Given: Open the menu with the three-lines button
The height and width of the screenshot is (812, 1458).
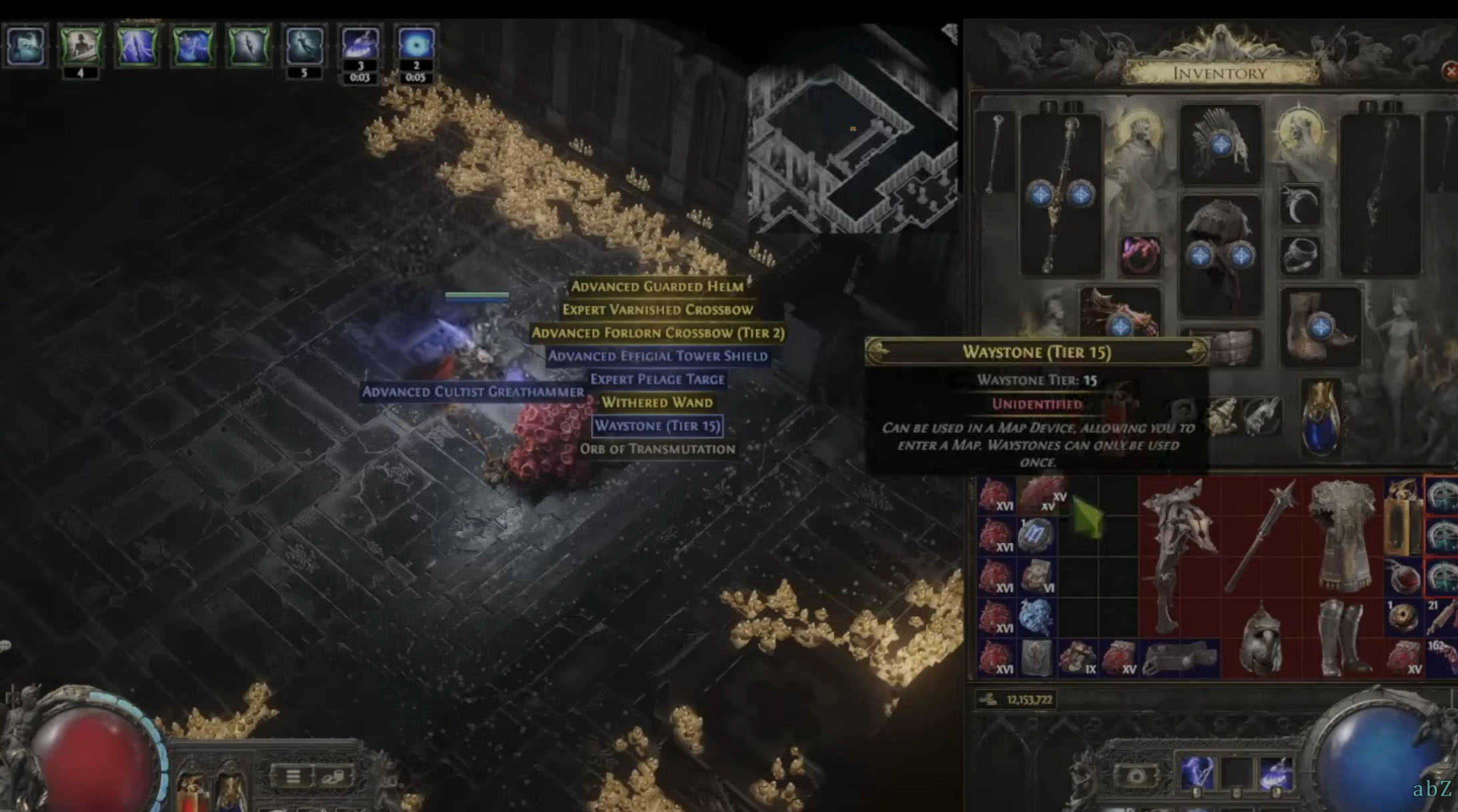Looking at the screenshot, I should (x=293, y=776).
